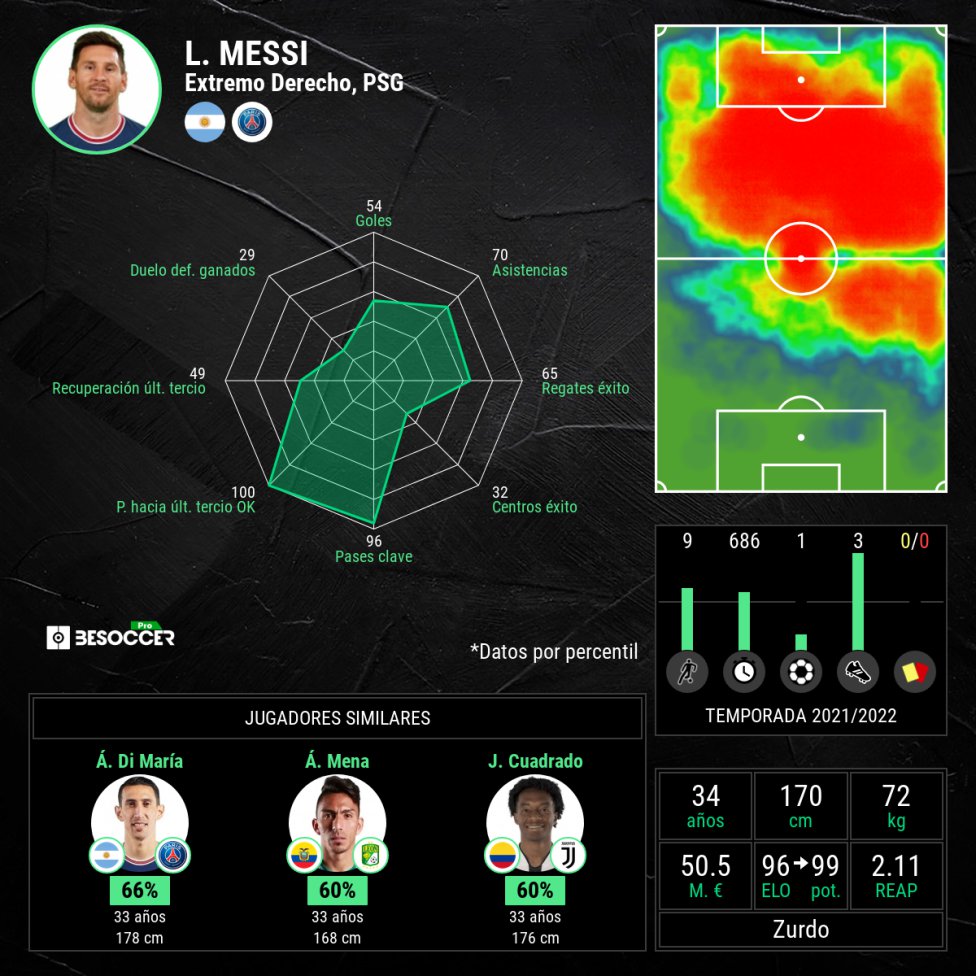Viewport: 976px width, 976px height.
Task: Open the pitch heat map
Action: [x=801, y=258]
